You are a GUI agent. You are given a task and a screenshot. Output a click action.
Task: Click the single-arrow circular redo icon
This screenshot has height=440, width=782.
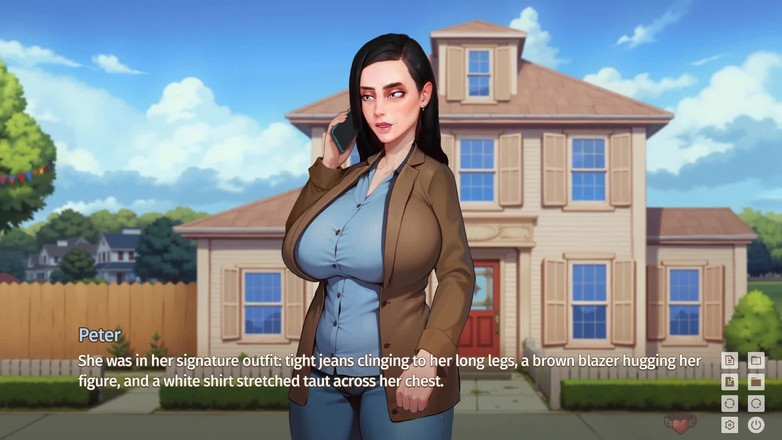tap(756, 404)
